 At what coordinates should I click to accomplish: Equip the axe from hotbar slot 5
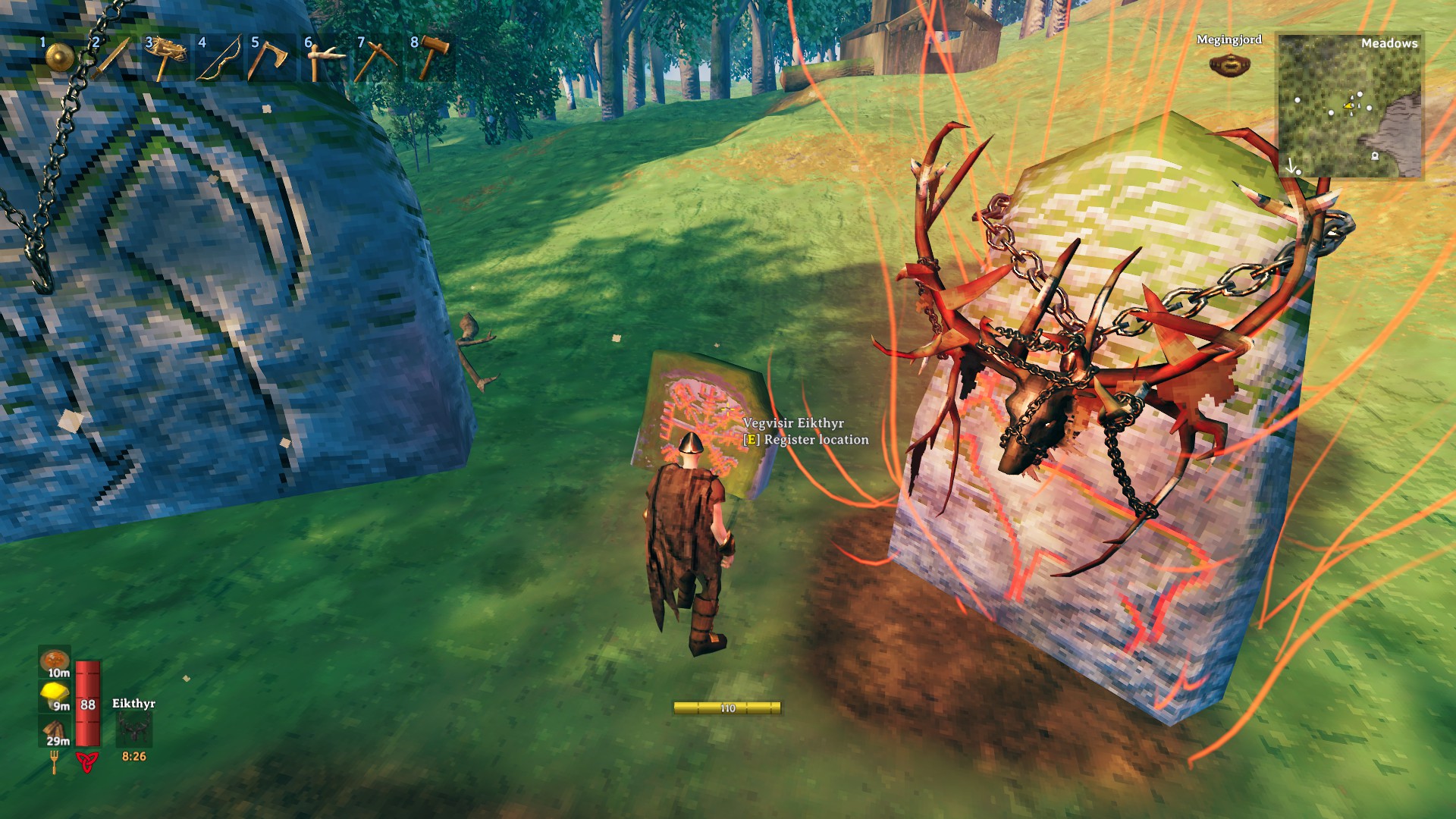coord(271,58)
